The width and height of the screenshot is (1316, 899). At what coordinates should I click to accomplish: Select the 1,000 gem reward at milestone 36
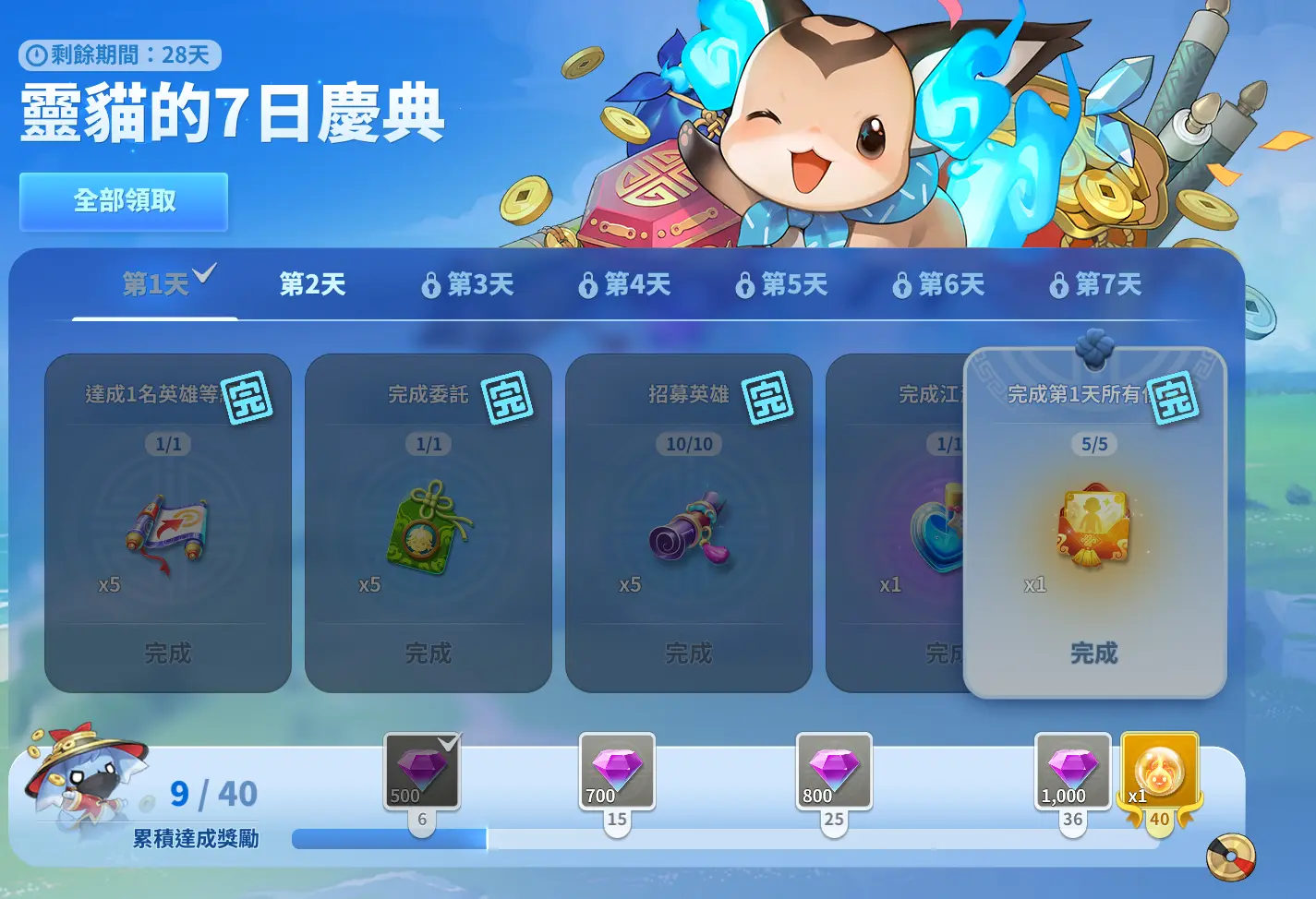[1072, 772]
